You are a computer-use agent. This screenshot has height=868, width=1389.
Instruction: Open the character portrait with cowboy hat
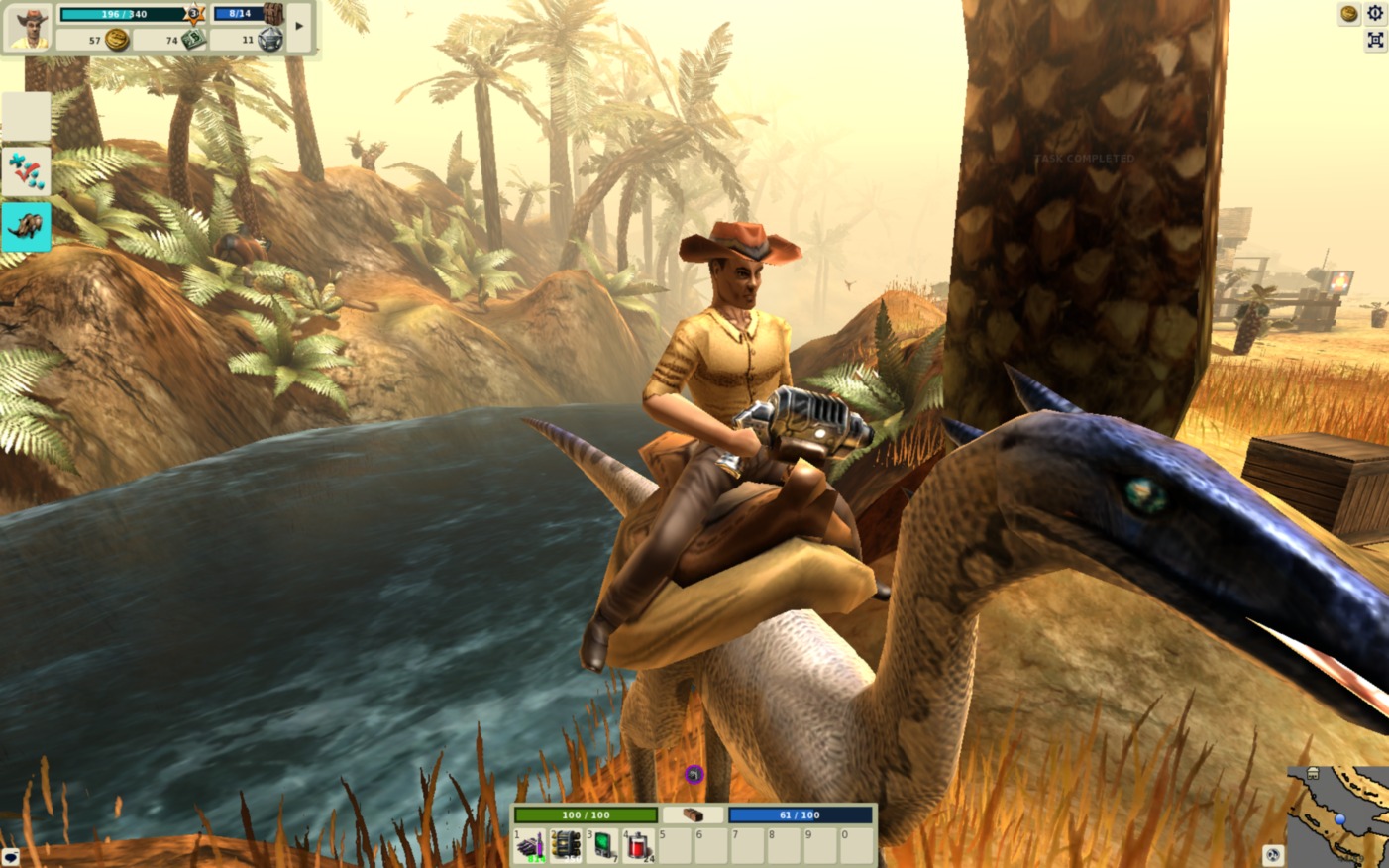pyautogui.click(x=28, y=27)
